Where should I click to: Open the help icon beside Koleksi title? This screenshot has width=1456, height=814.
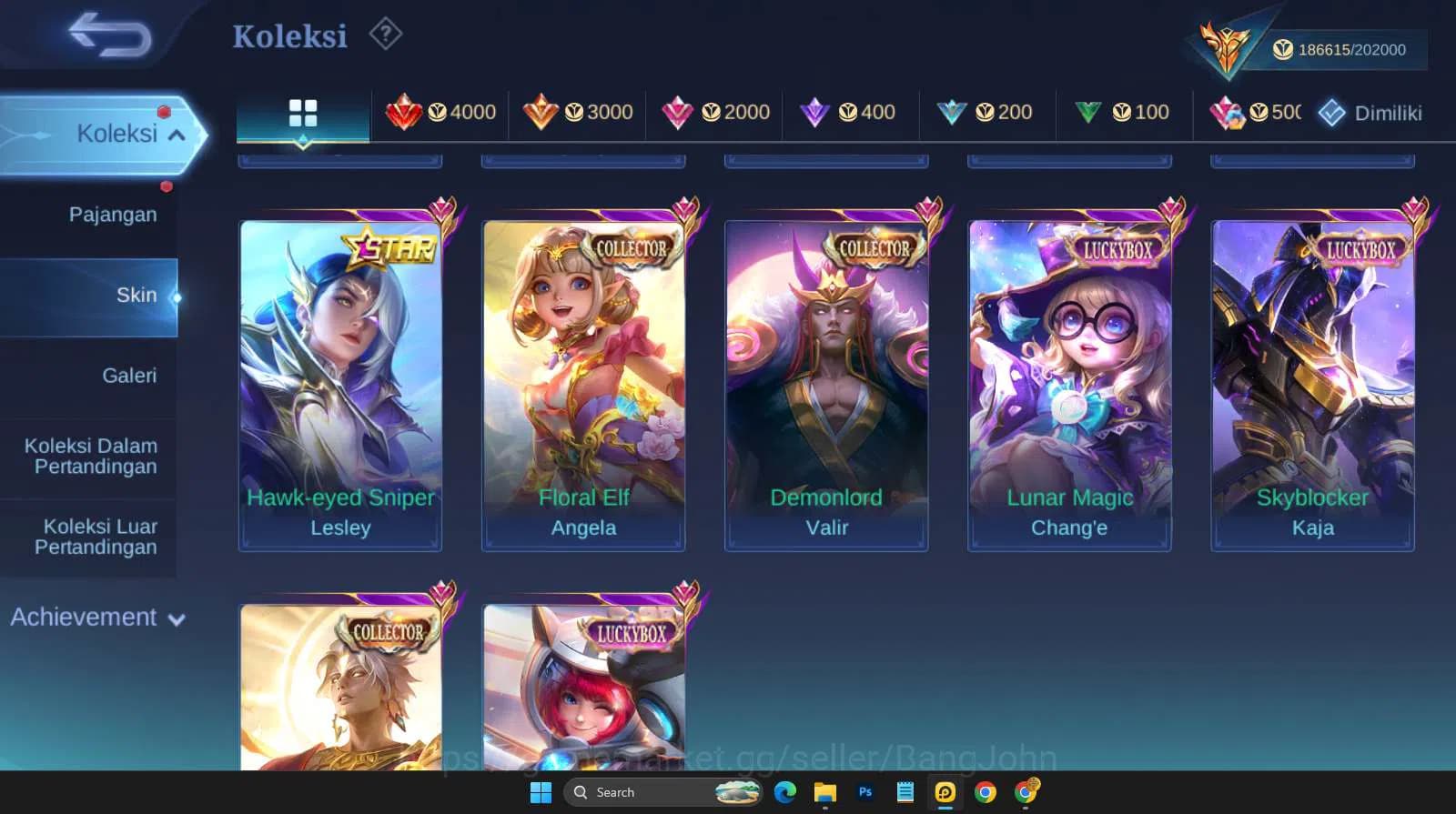coord(386,34)
